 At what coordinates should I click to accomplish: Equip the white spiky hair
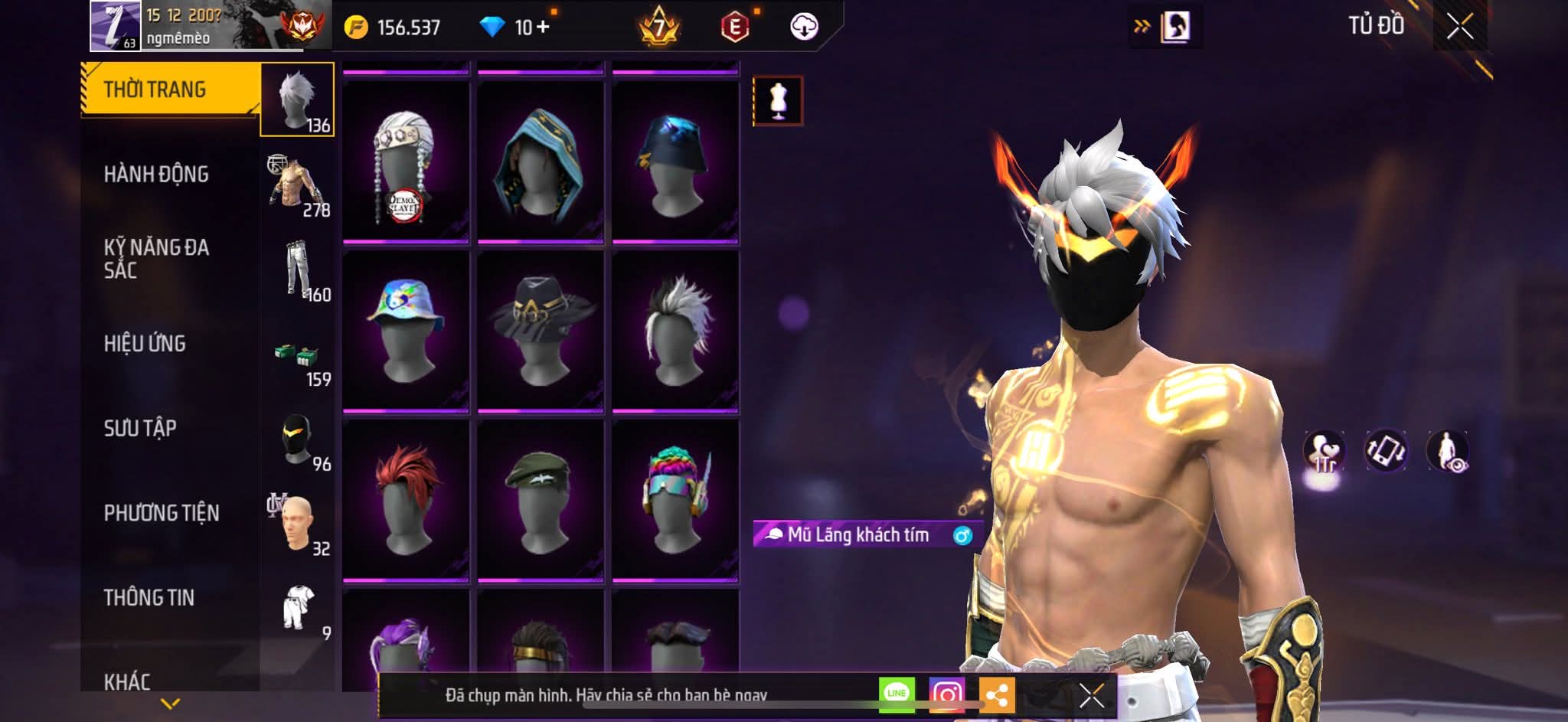(675, 331)
